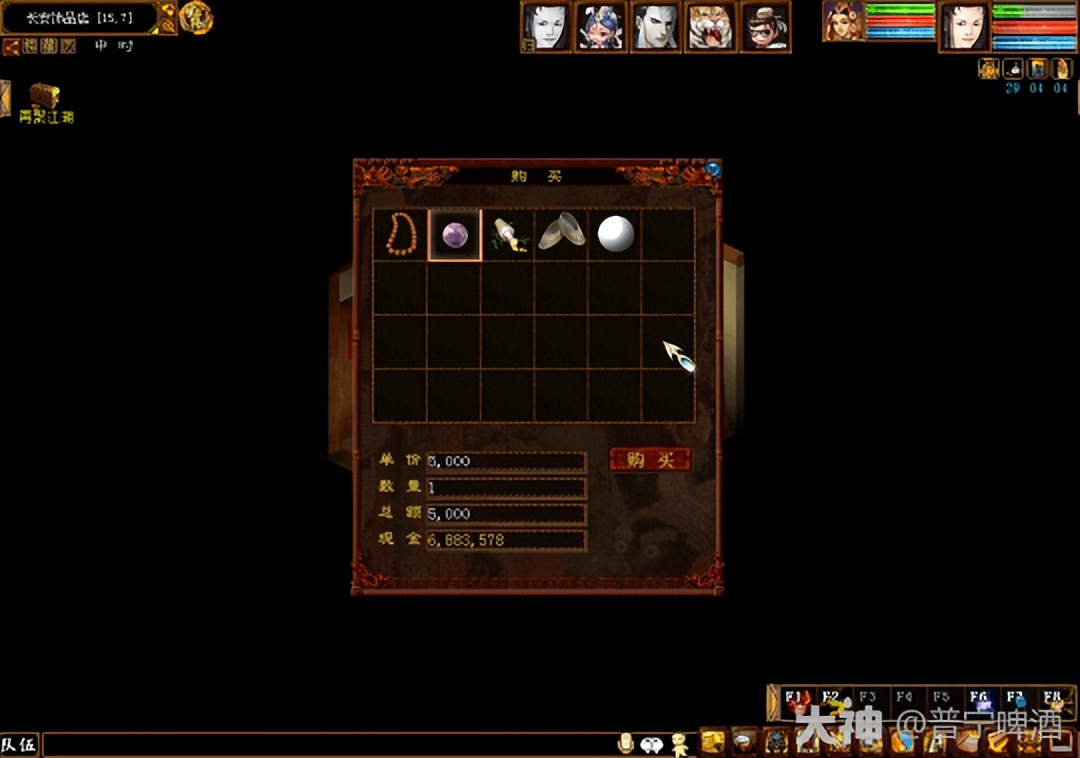Image resolution: width=1080 pixels, height=758 pixels.
Task: Select the tiger pet portrait
Action: [710, 26]
